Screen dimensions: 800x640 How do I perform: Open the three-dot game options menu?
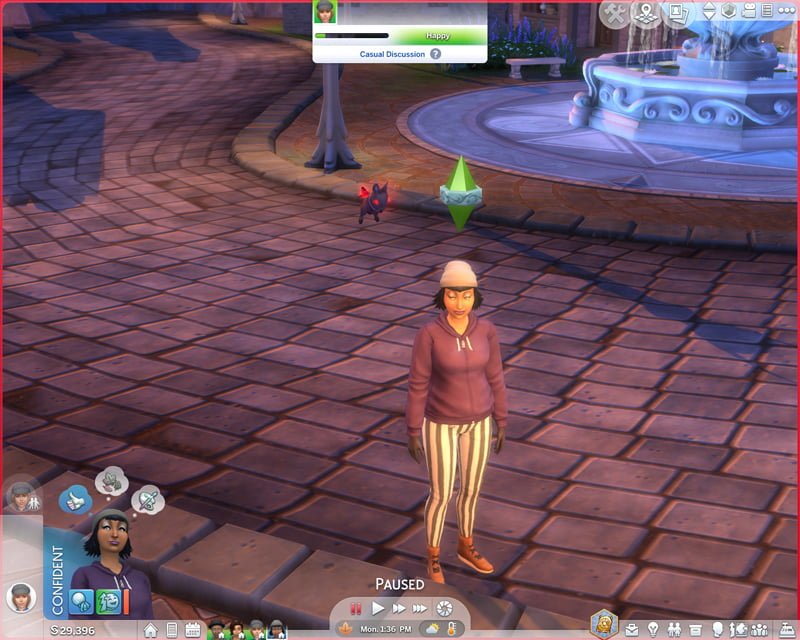pyautogui.click(x=784, y=12)
